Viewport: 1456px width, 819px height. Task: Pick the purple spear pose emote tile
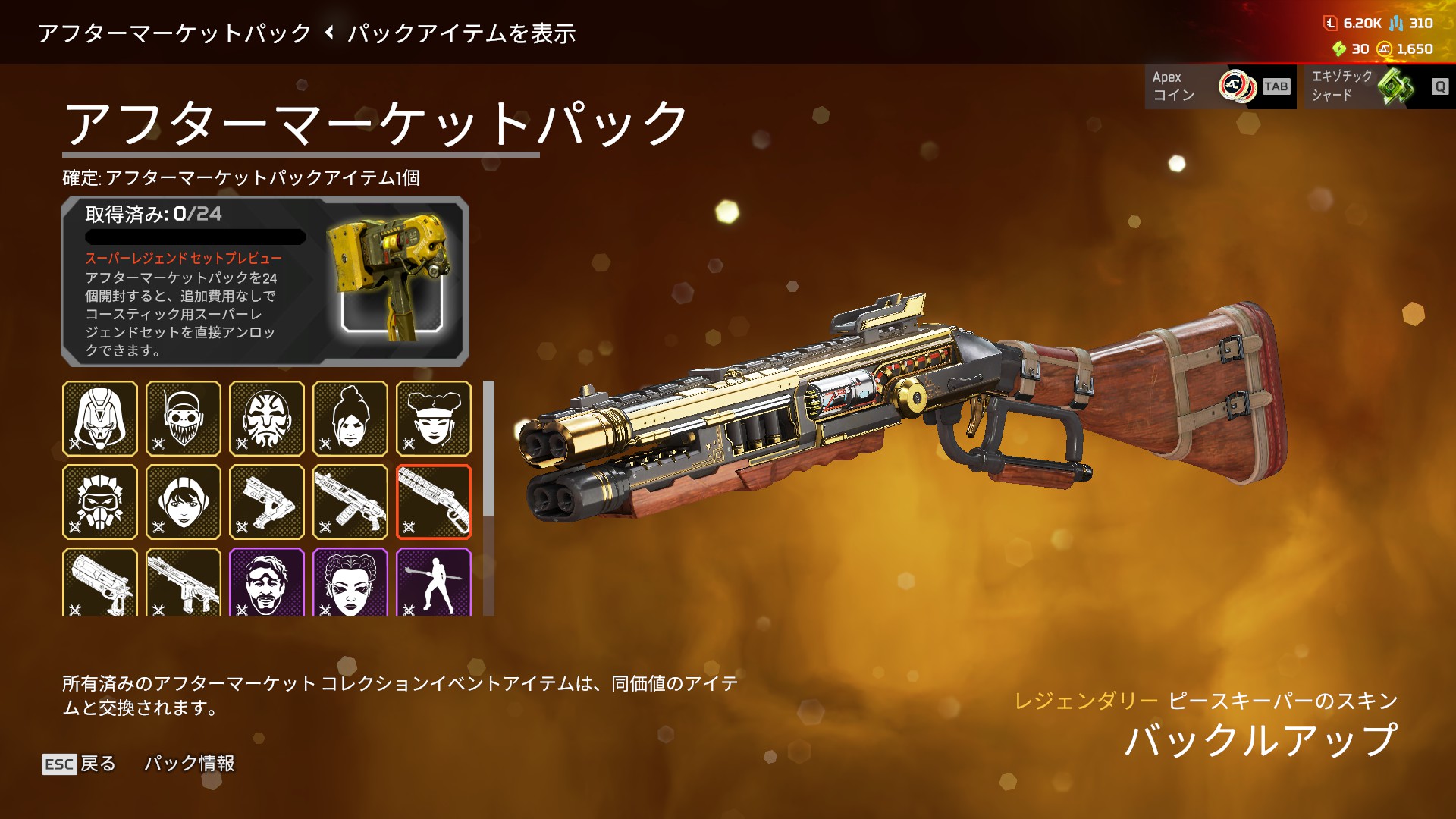tap(434, 582)
